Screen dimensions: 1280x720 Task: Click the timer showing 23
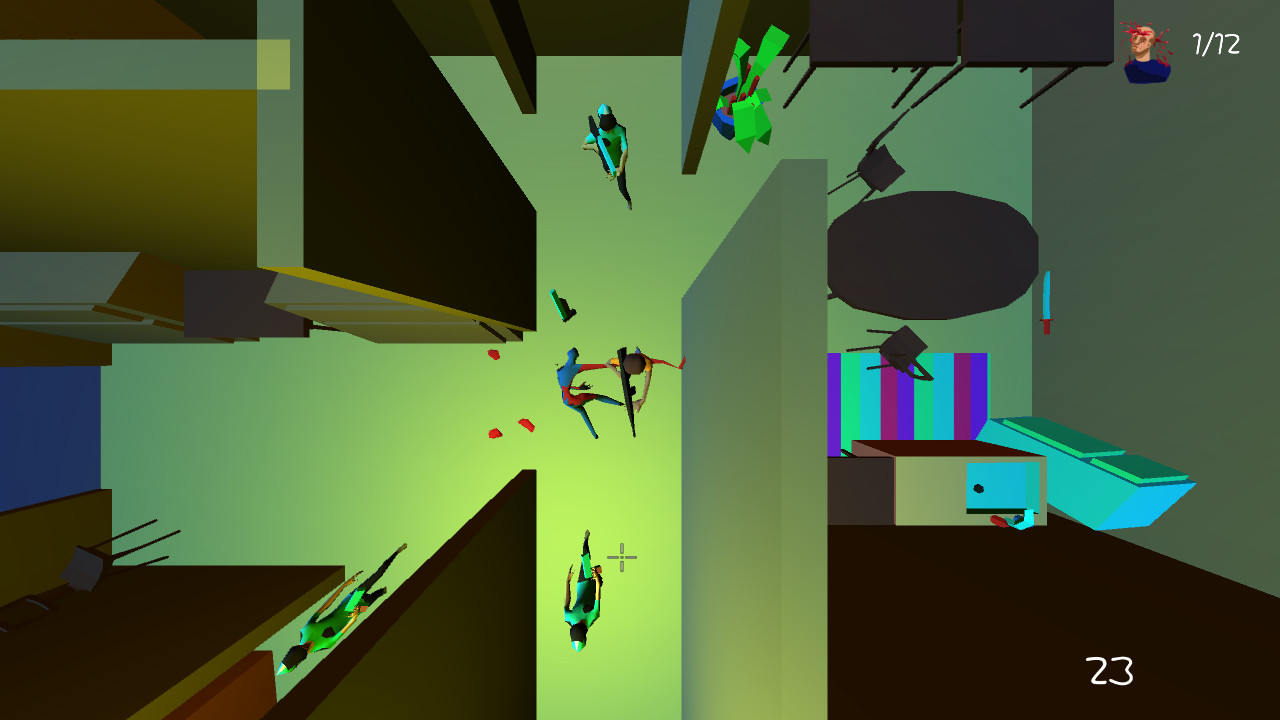click(x=1109, y=668)
